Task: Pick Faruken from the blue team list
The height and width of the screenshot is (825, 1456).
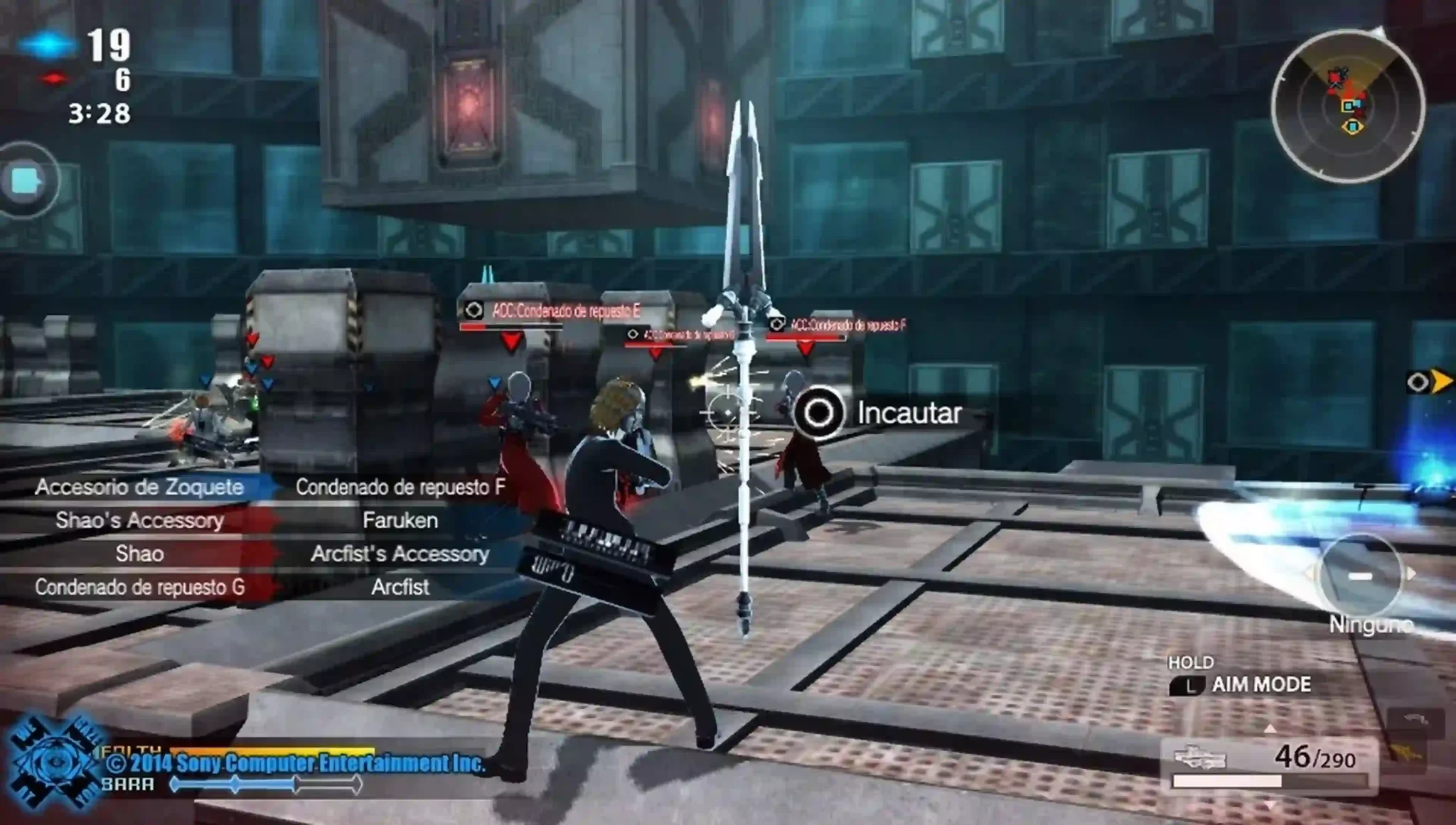Action: (400, 521)
